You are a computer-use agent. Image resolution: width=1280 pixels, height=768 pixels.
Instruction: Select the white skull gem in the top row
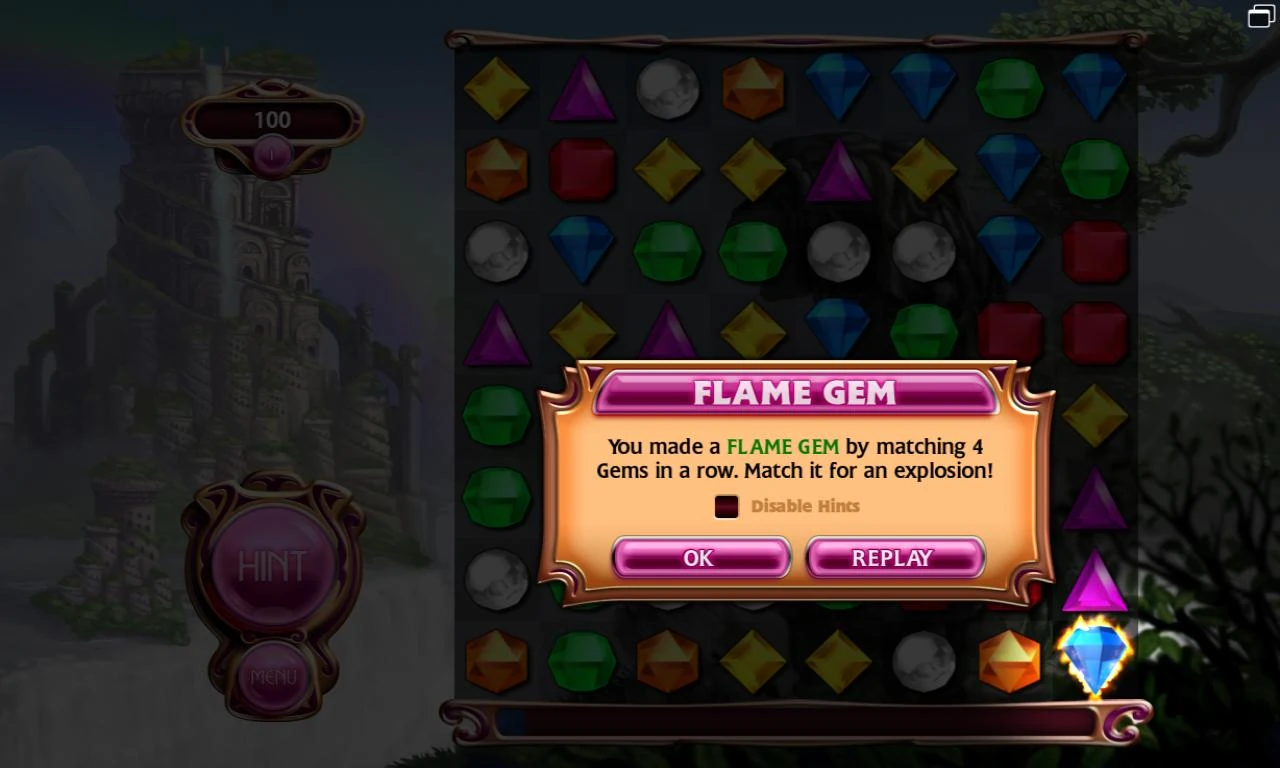coord(668,89)
